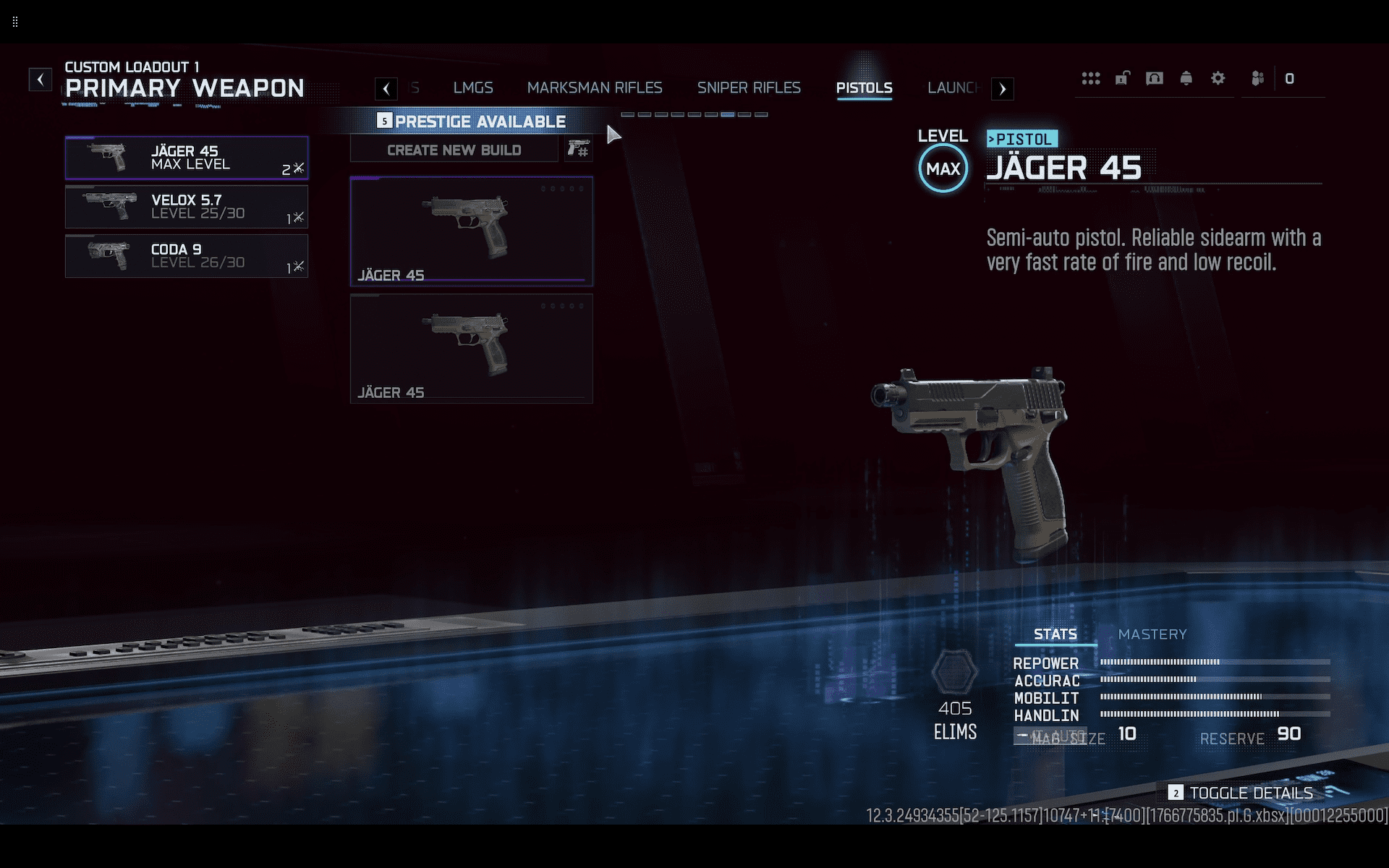Choose the Velox 5.7 pistol
Image resolution: width=1389 pixels, height=868 pixels.
point(187,207)
